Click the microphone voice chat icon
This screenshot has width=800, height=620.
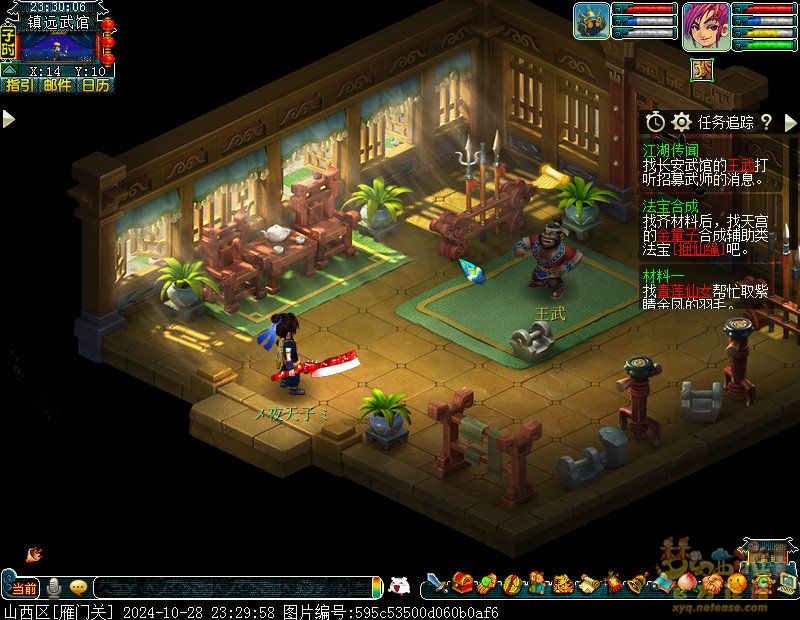pyautogui.click(x=54, y=587)
